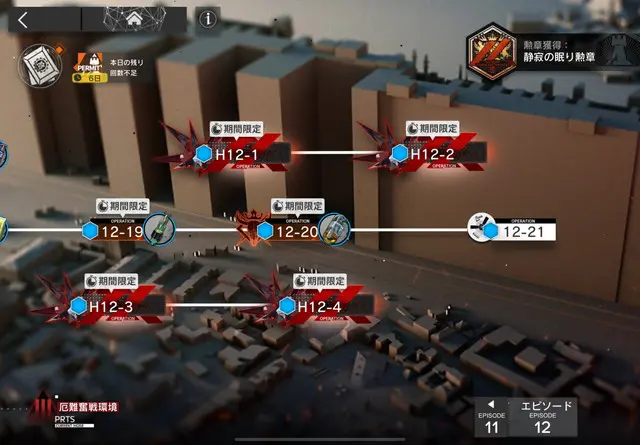Choose operation 12-20
640x445 pixels.
(296, 231)
